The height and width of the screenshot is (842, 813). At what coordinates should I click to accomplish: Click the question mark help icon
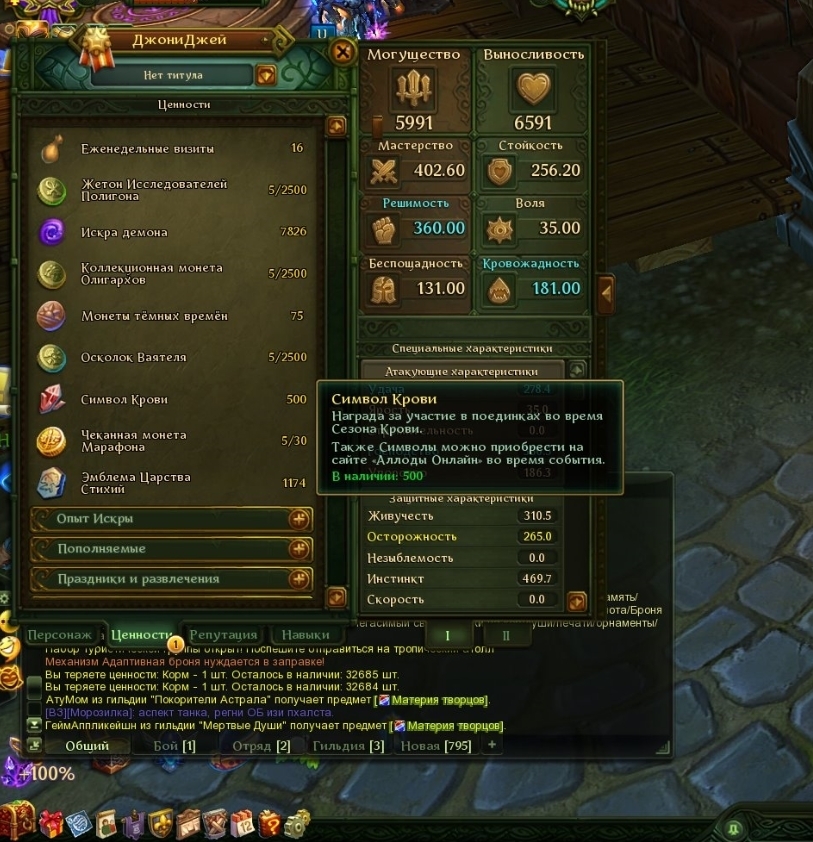pos(269,823)
